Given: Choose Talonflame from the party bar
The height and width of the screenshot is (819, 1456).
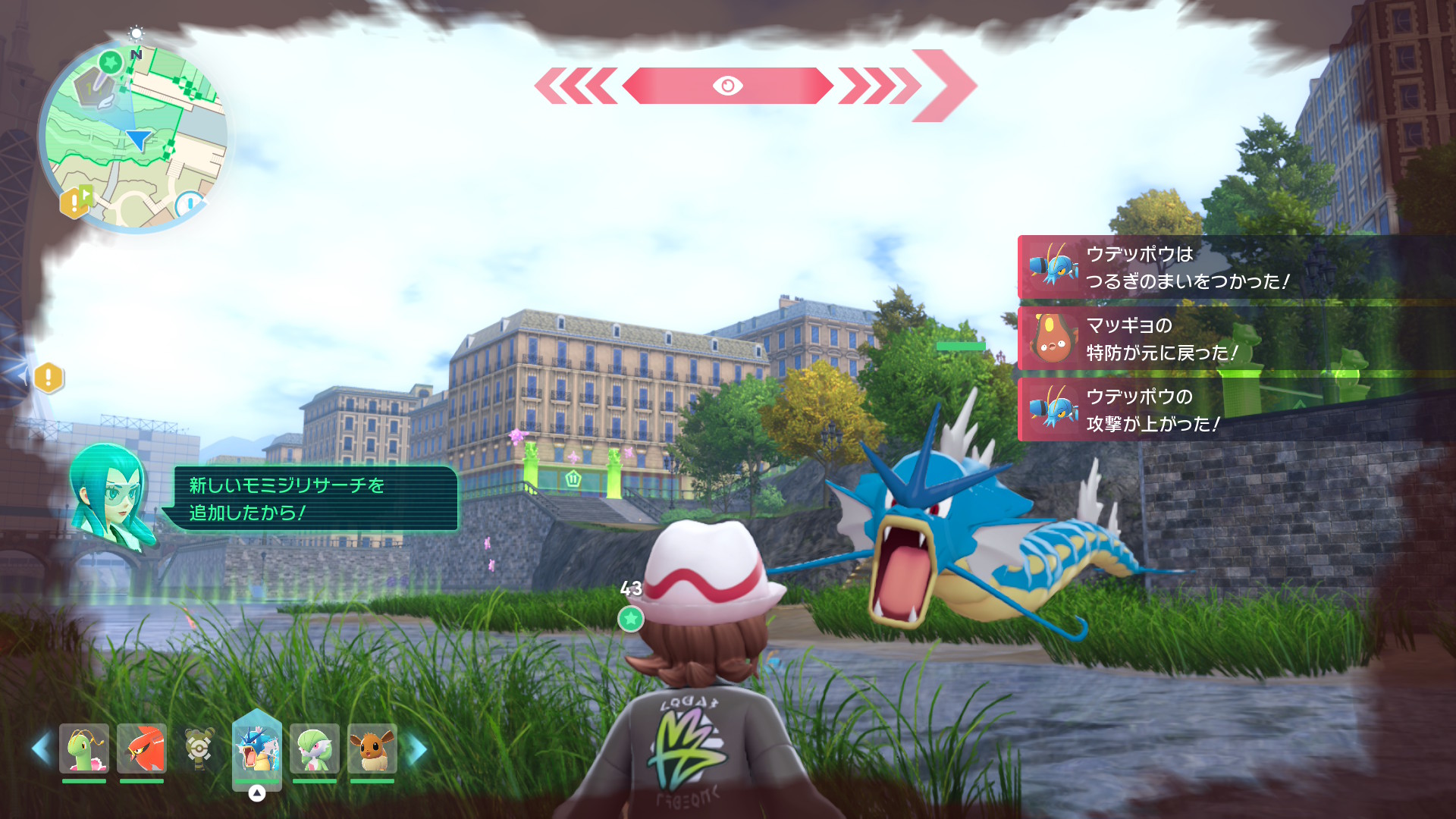Looking at the screenshot, I should point(142,748).
